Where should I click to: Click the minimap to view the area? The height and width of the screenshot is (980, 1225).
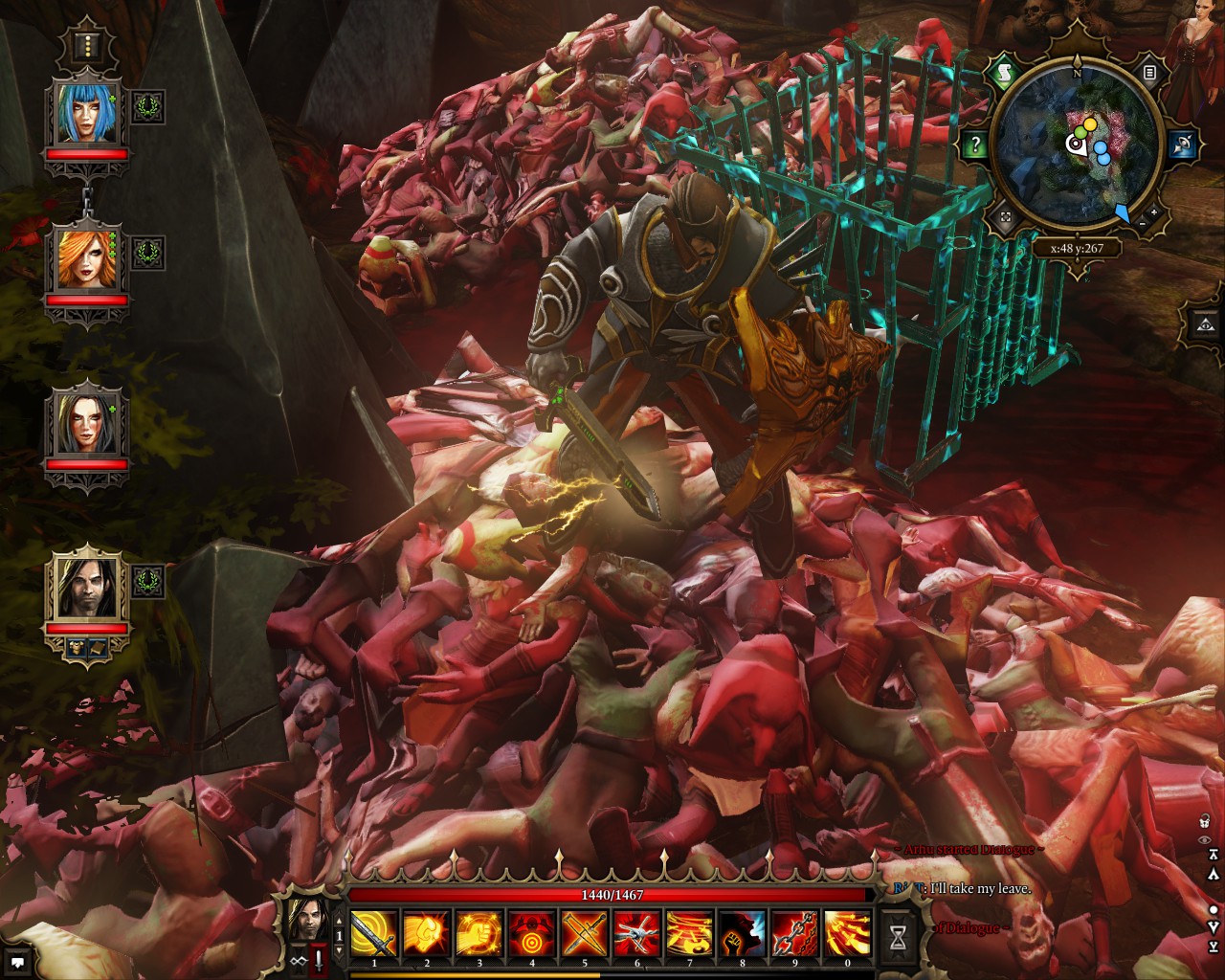[x=1077, y=148]
